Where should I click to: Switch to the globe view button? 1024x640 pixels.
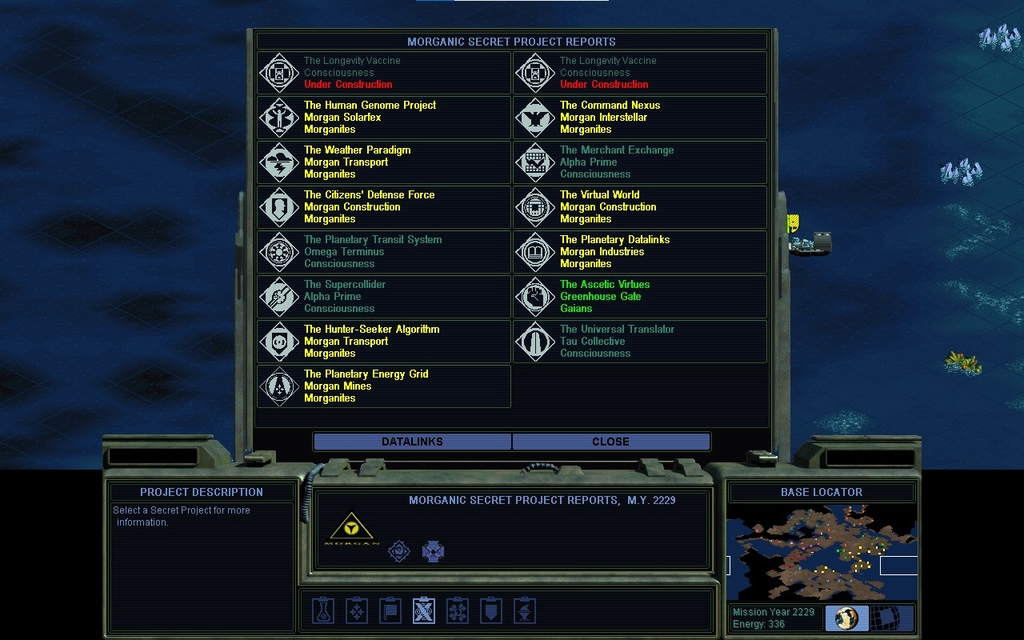coord(847,618)
